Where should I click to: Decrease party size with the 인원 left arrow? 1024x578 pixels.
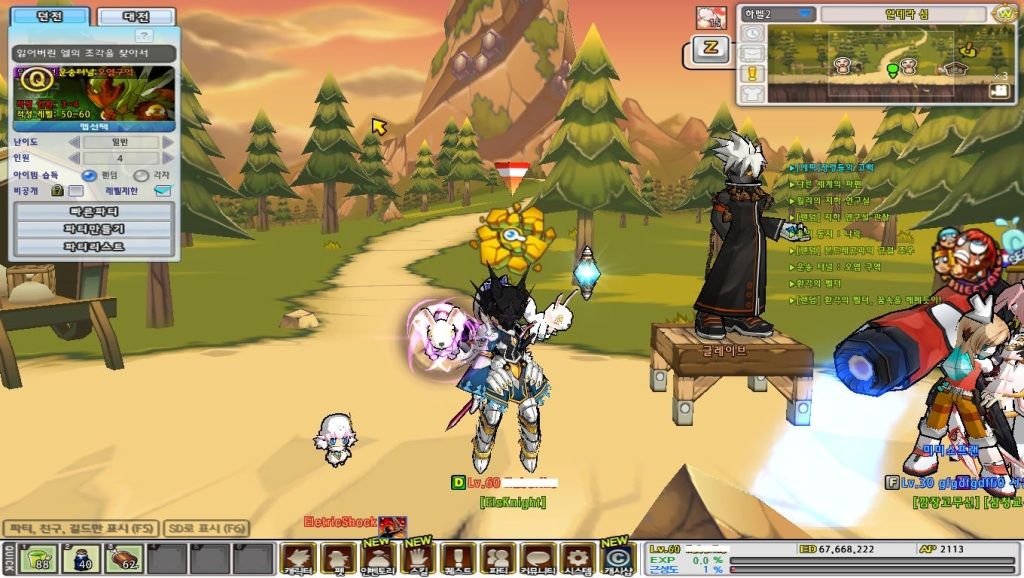[x=72, y=158]
